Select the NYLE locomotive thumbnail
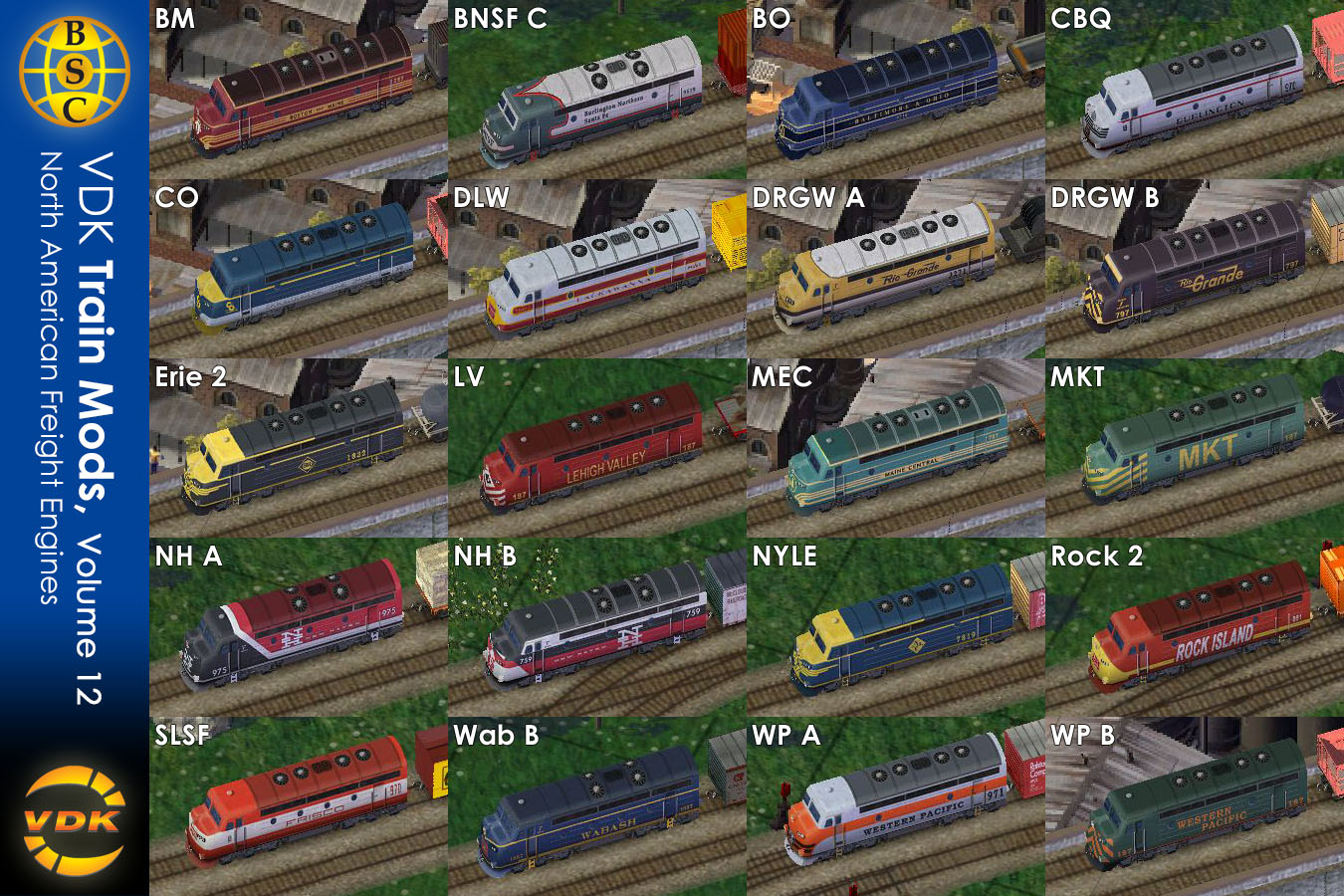The height and width of the screenshot is (896, 1344). 896,627
